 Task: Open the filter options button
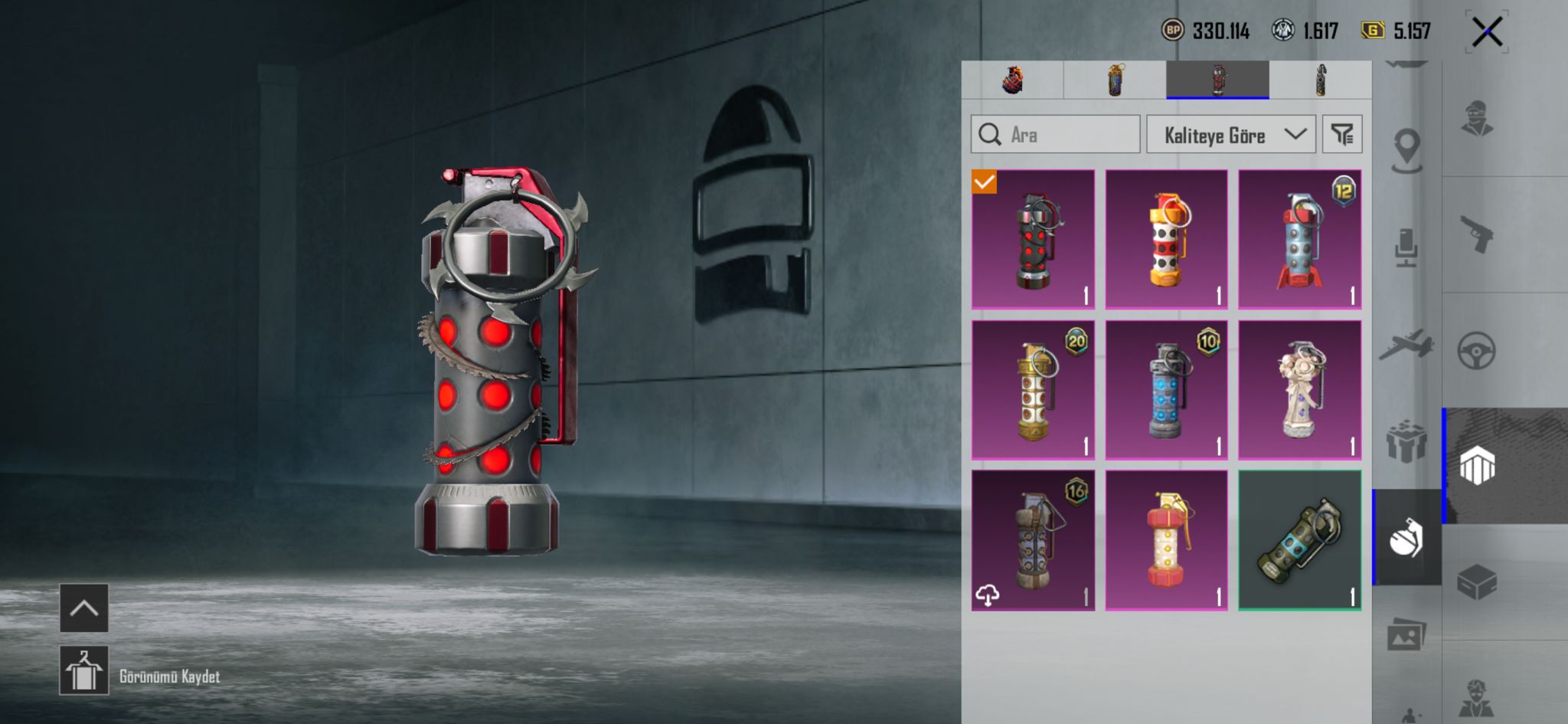point(1341,135)
